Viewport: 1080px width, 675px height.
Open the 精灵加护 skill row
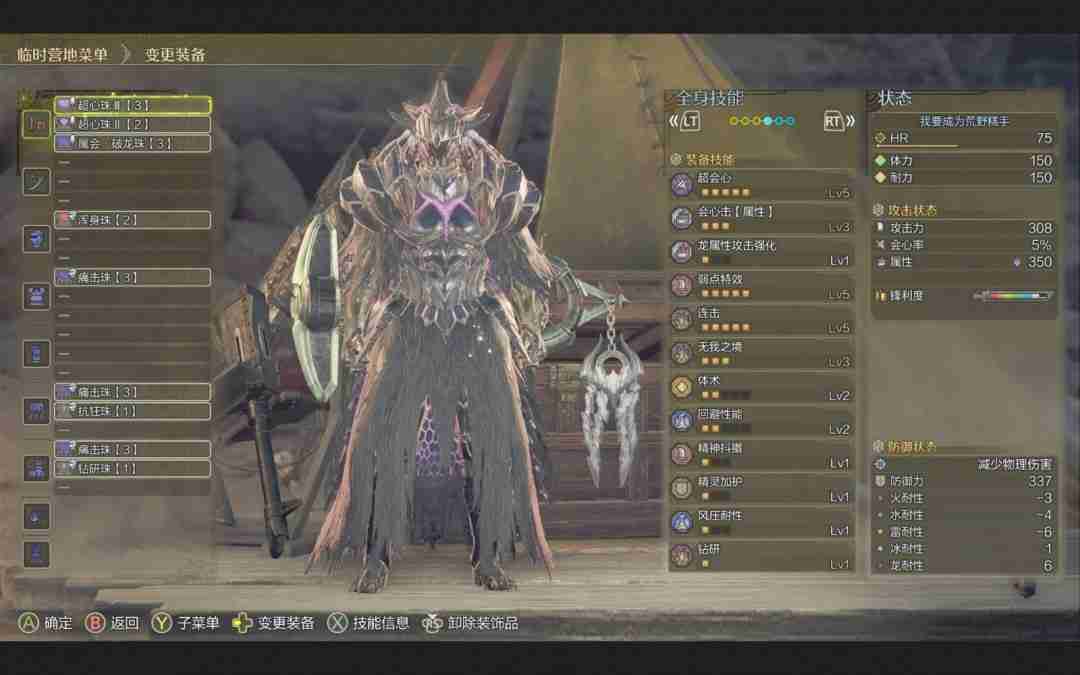(762, 489)
